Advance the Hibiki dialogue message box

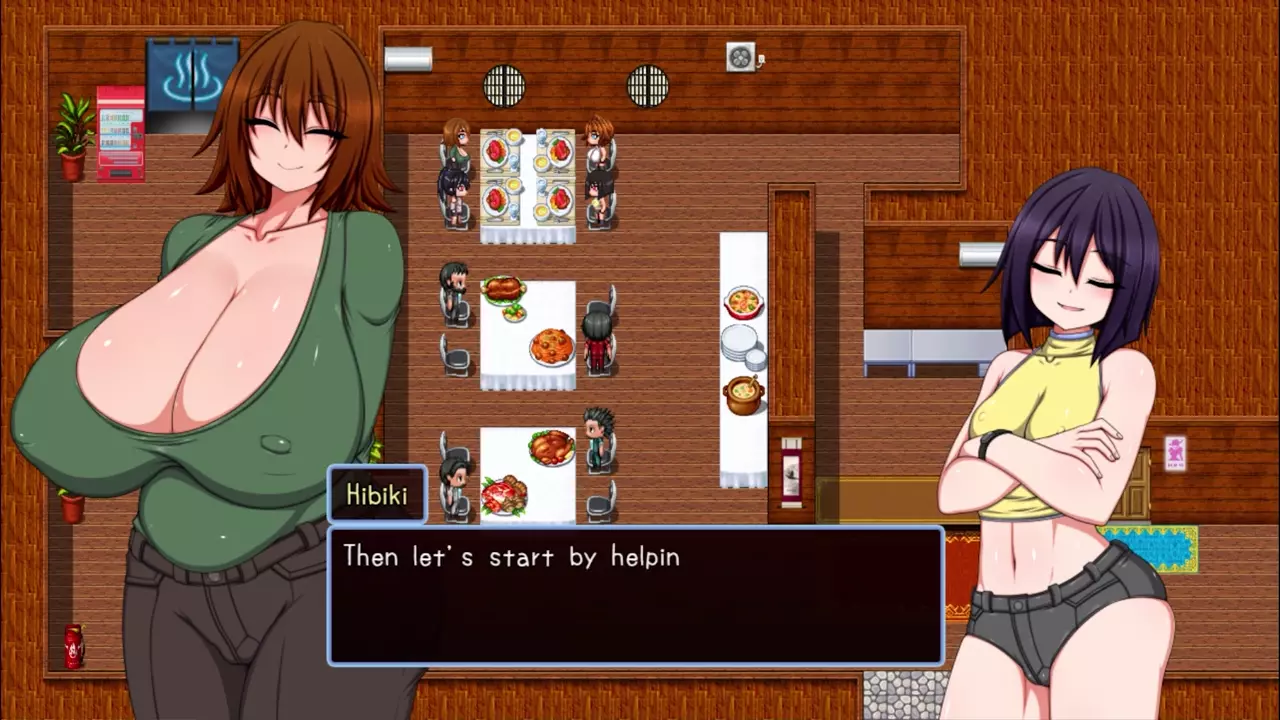(636, 595)
